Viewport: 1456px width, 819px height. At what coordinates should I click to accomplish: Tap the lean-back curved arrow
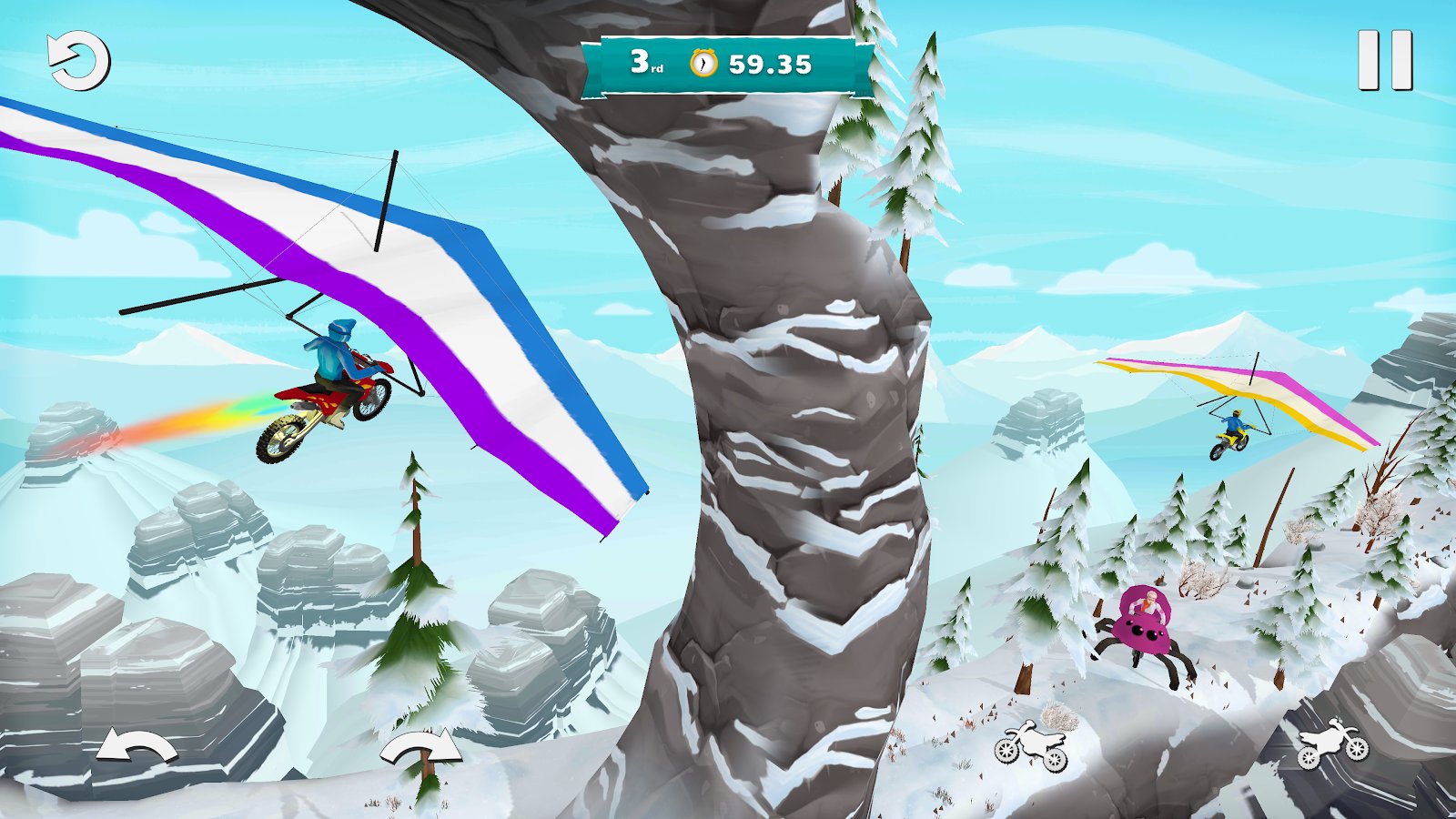(136, 748)
